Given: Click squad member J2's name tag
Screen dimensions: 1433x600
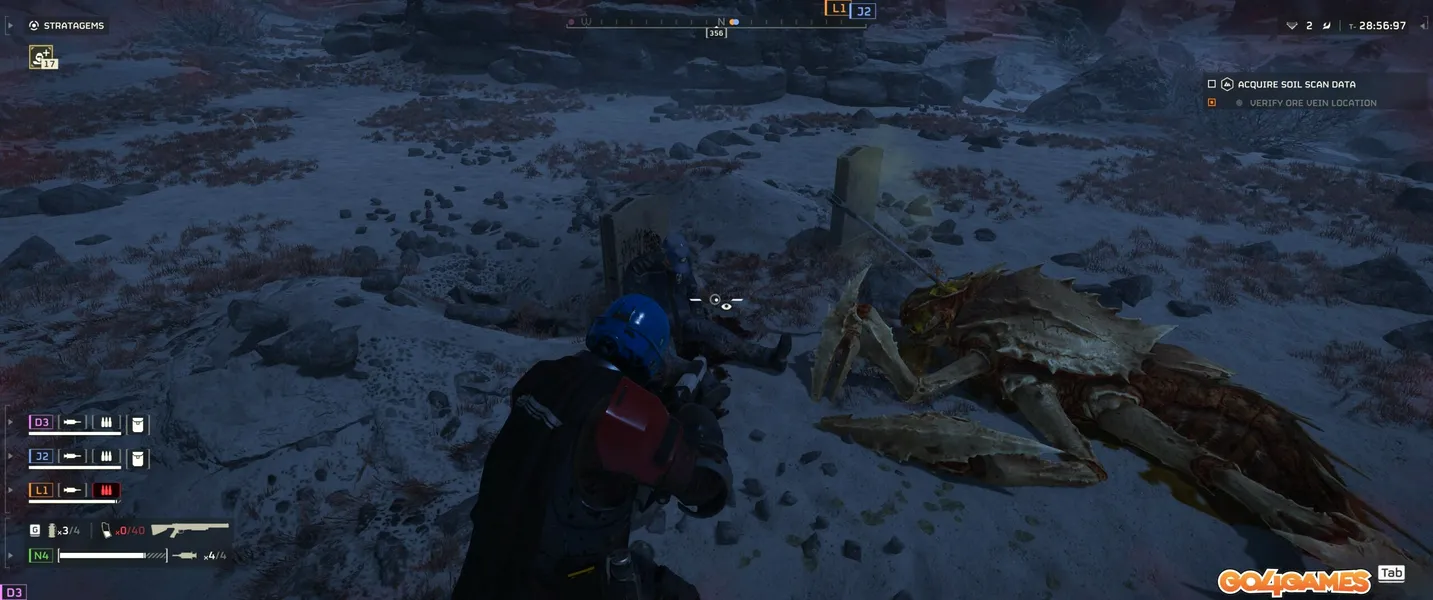Looking at the screenshot, I should pyautogui.click(x=41, y=457).
